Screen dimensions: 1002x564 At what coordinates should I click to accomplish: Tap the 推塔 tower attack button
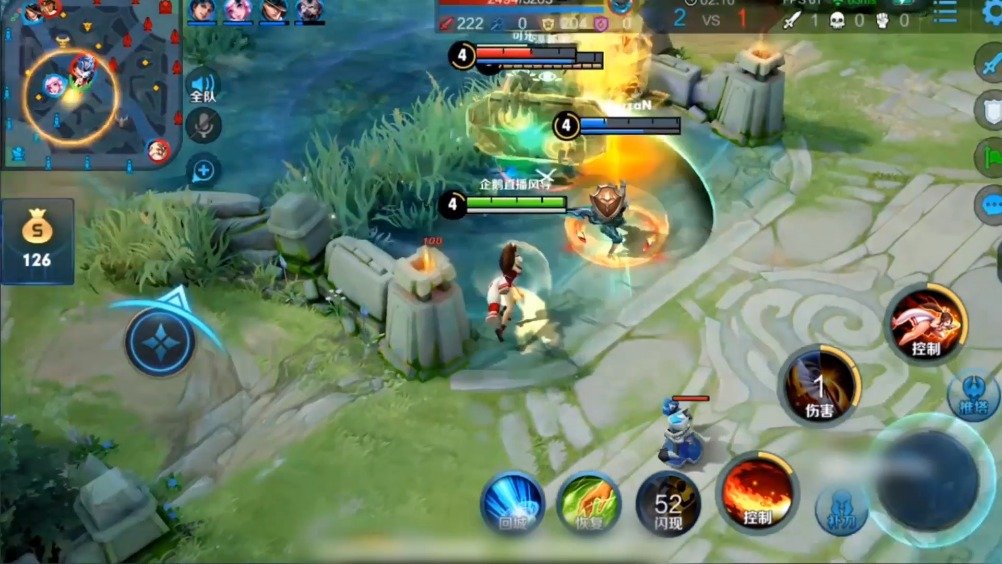pos(972,393)
